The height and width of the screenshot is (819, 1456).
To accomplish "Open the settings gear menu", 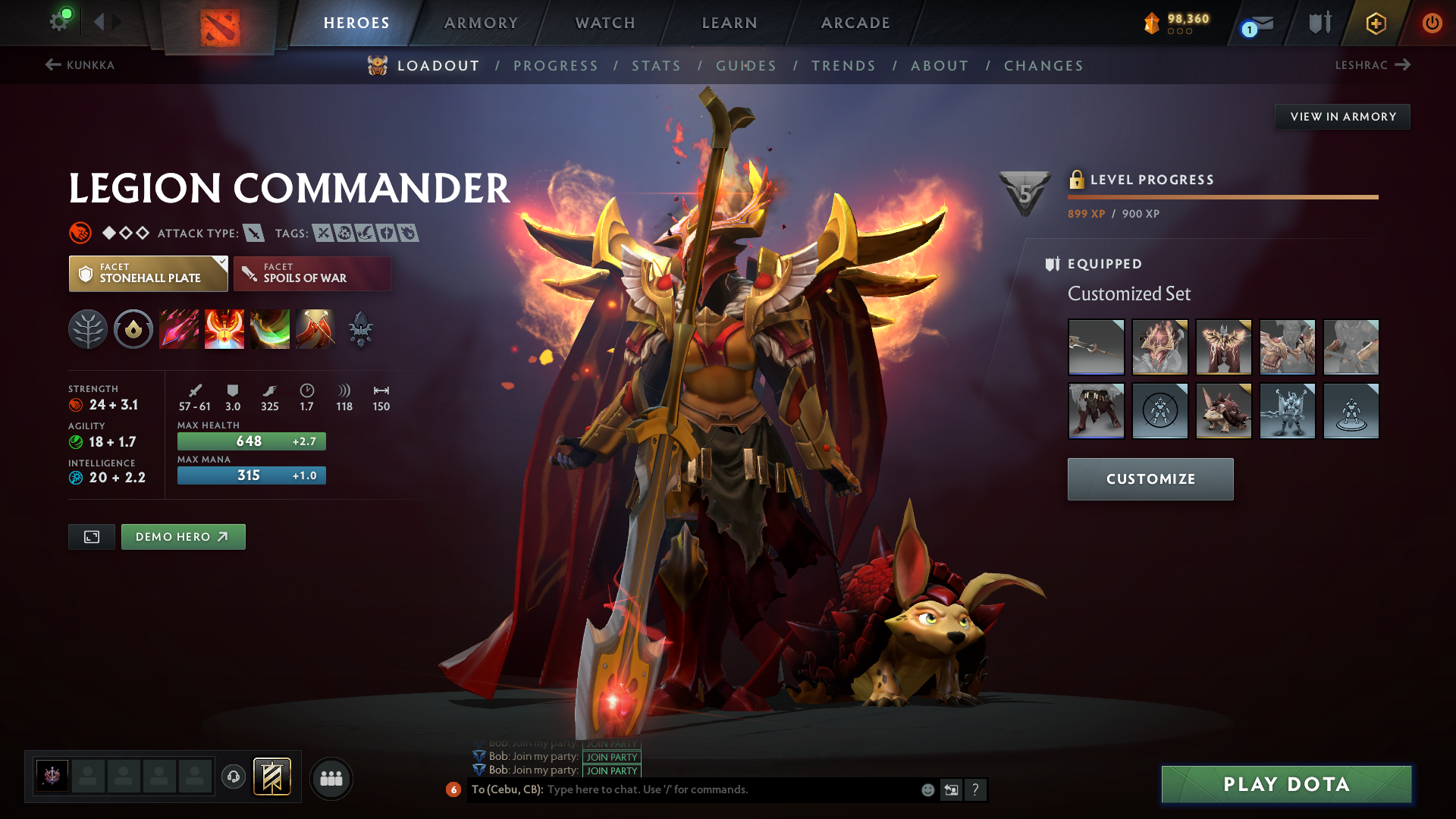I will (x=59, y=21).
